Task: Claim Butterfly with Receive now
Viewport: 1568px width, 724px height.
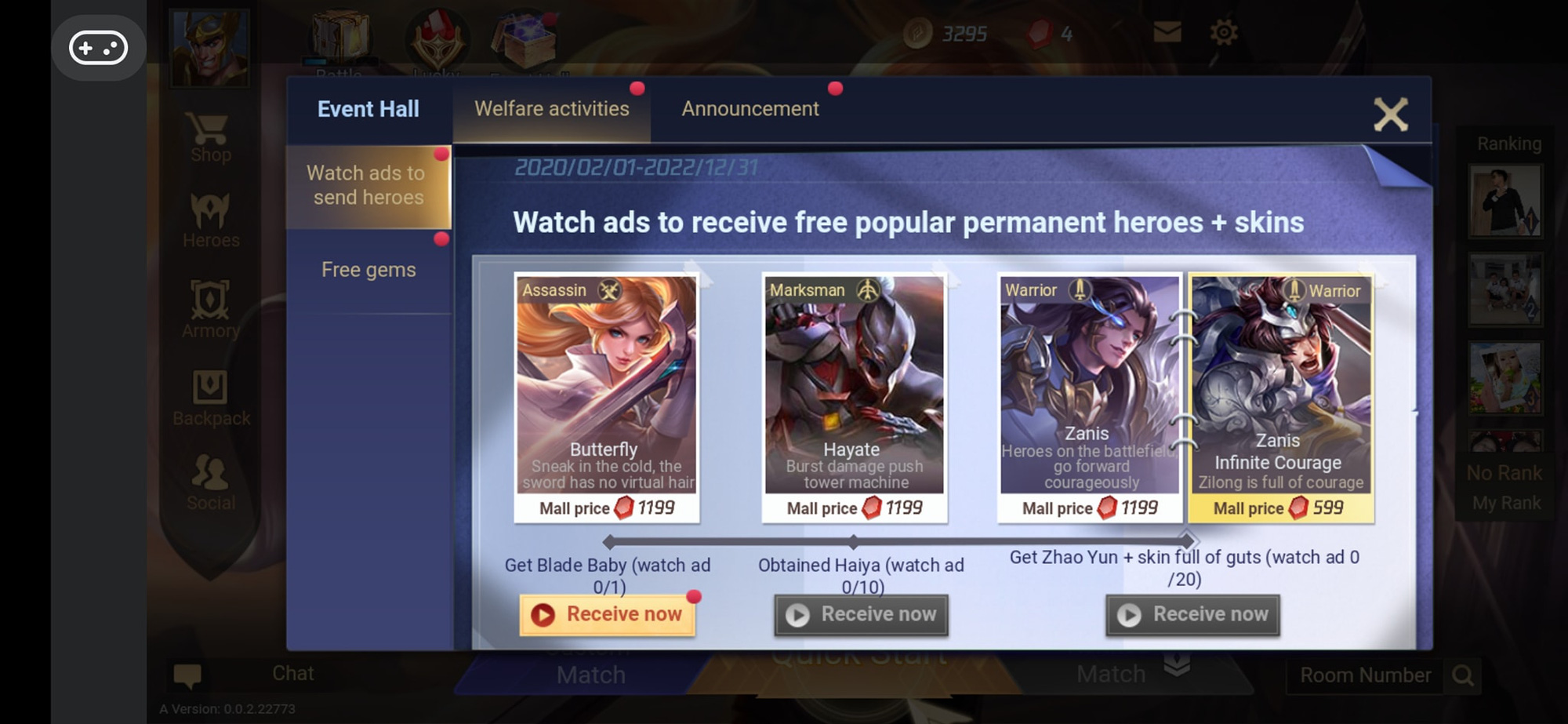Action: coord(608,614)
